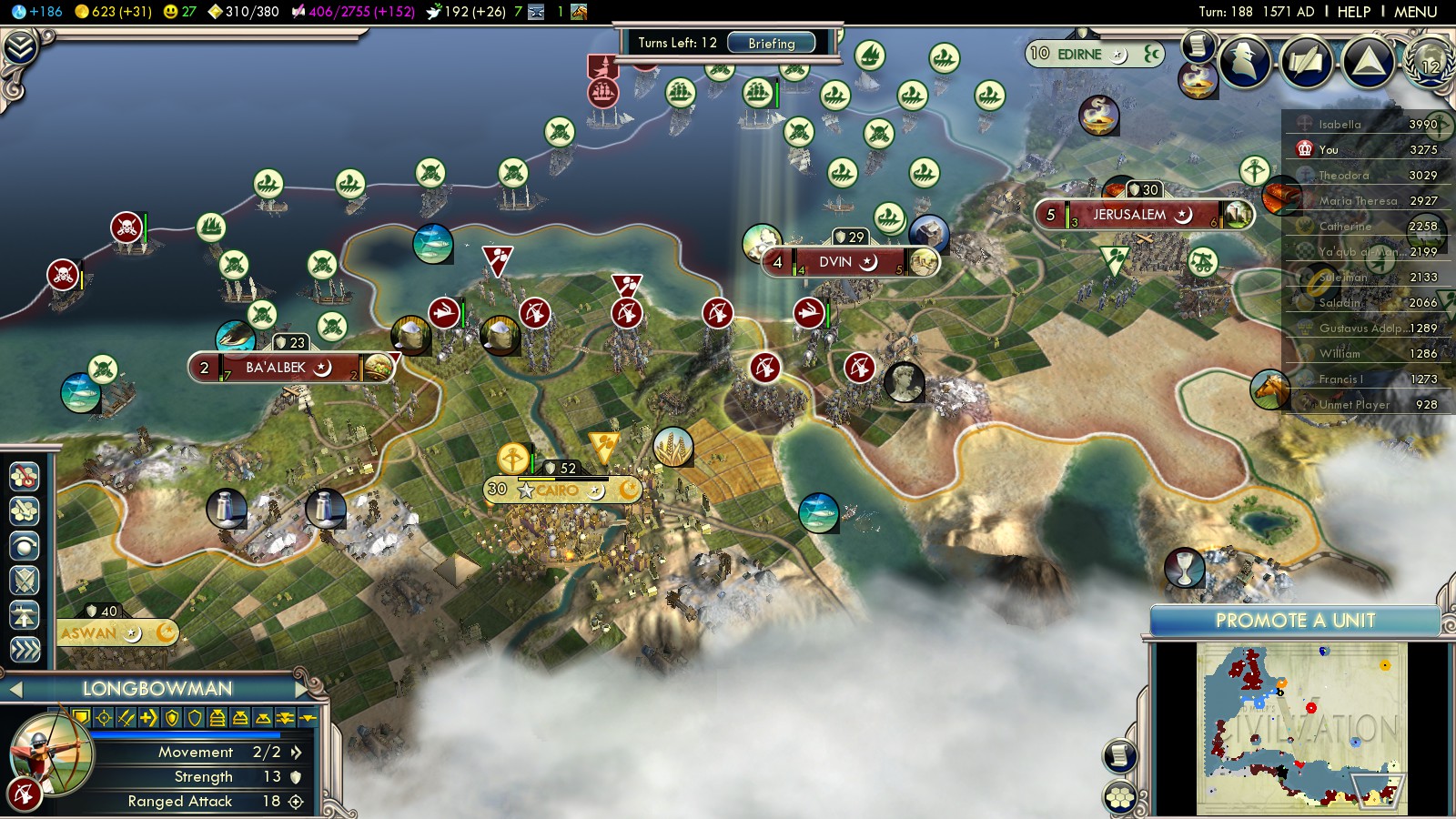Open the MENU in the top bar
The image size is (1456, 819).
[x=1415, y=12]
